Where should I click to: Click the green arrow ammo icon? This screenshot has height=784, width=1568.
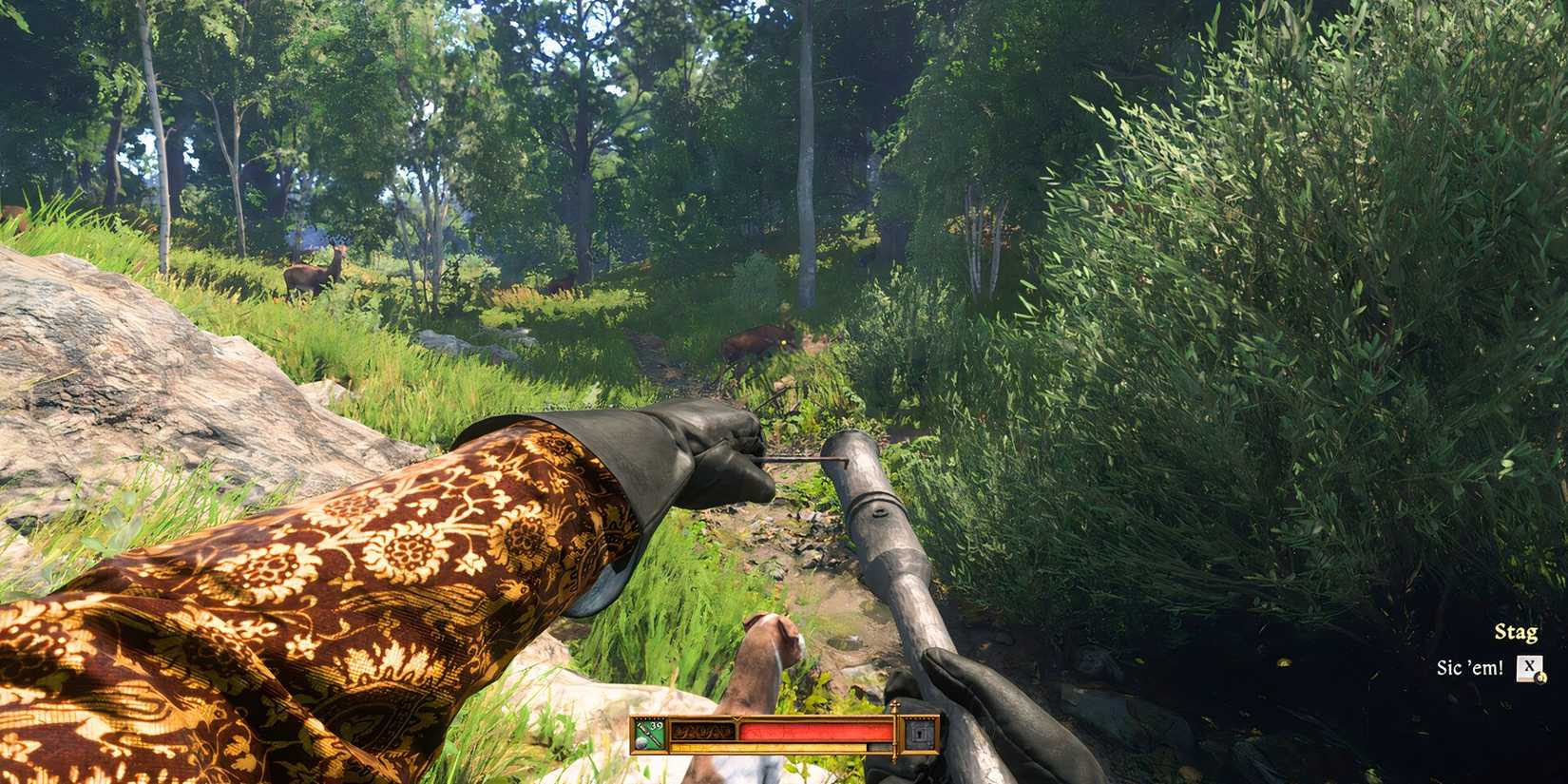pyautogui.click(x=649, y=735)
